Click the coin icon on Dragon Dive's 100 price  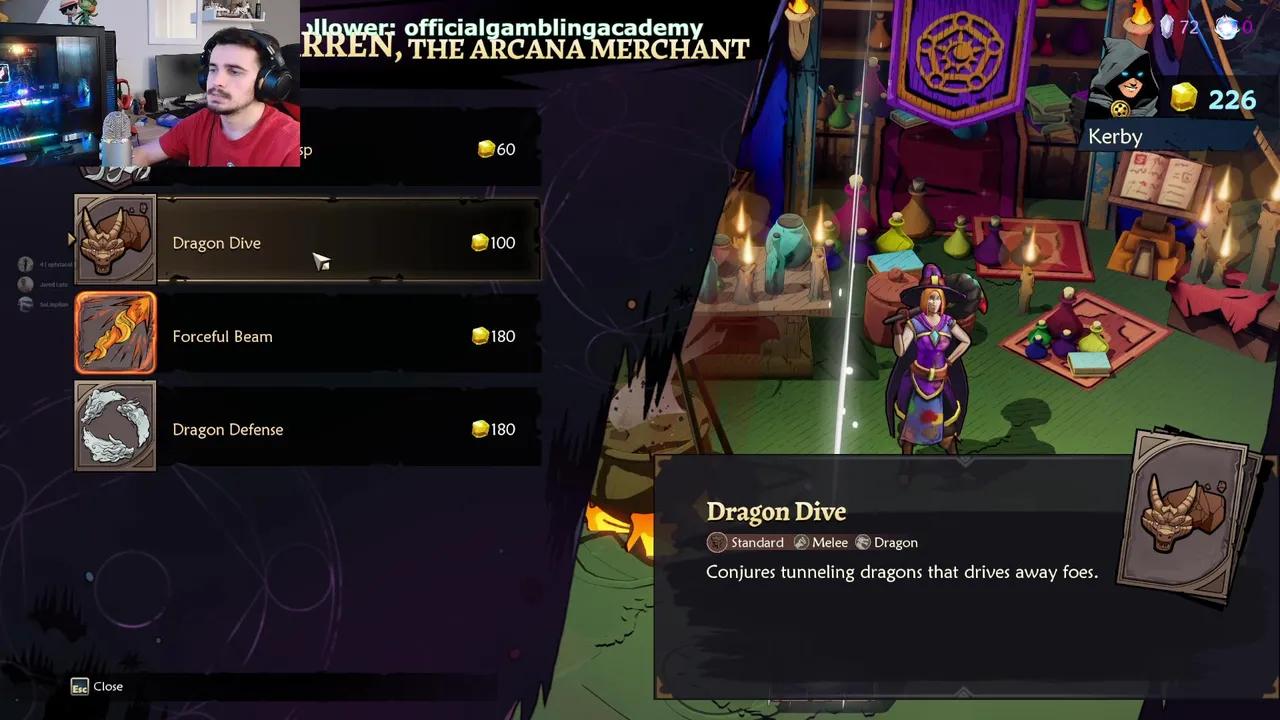tap(479, 242)
